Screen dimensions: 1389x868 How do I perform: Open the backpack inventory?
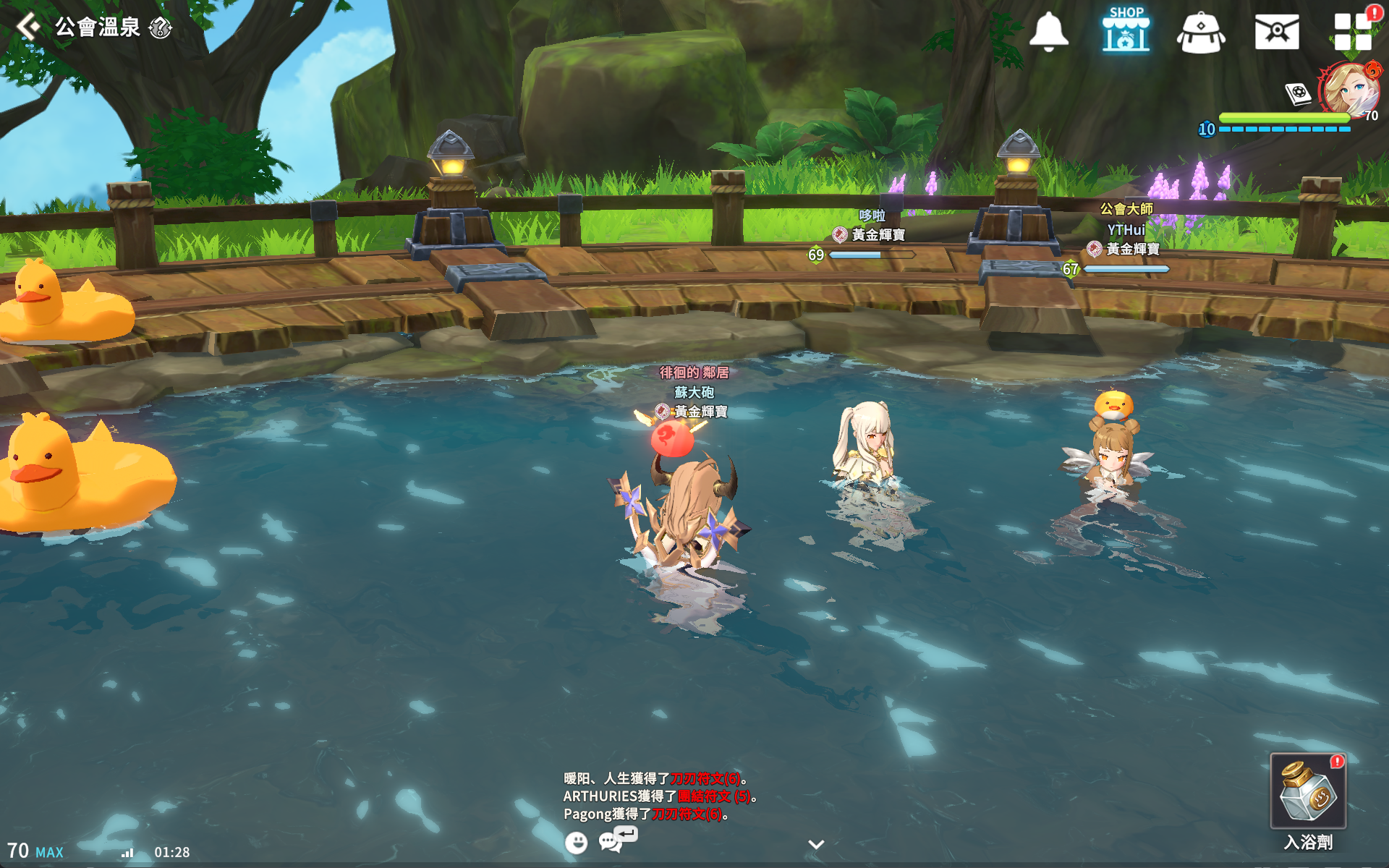point(1200,33)
